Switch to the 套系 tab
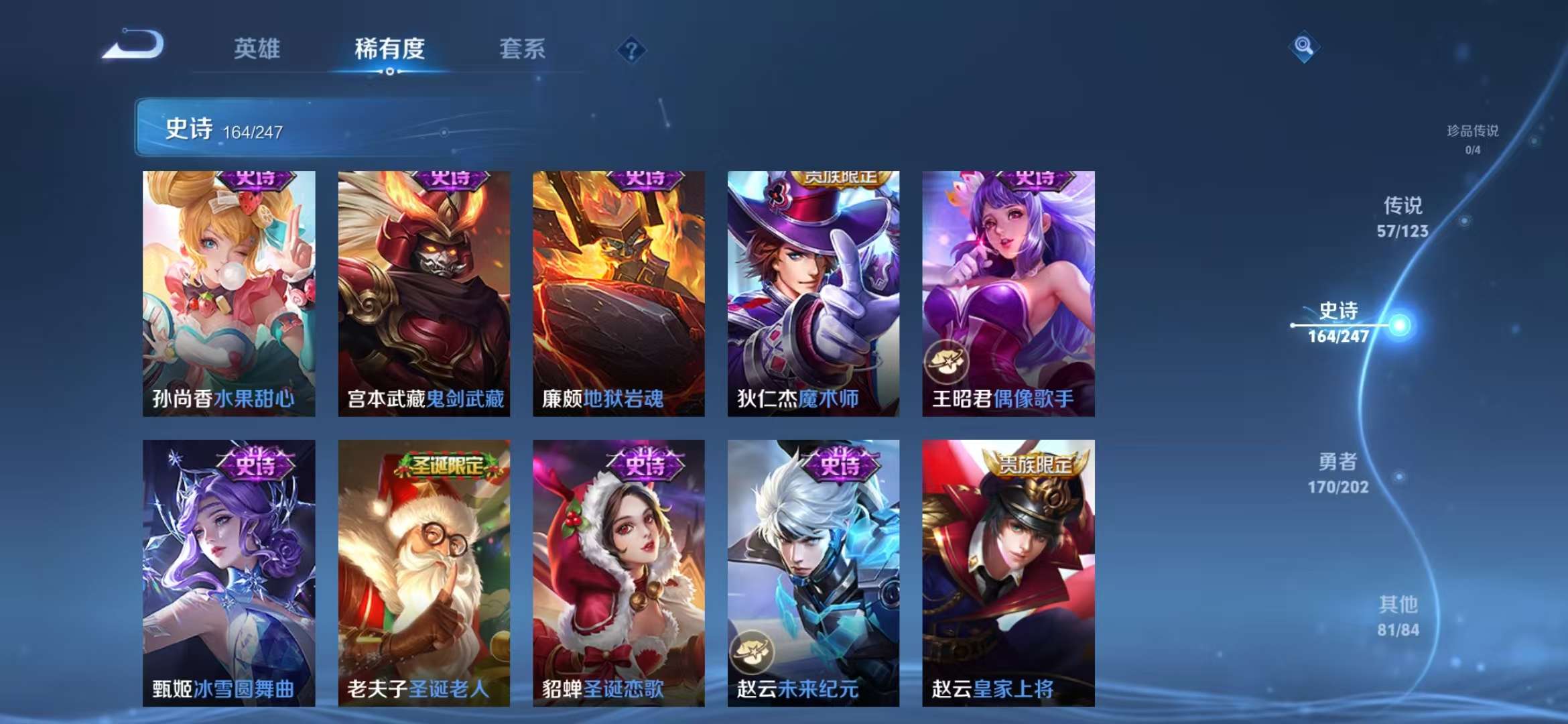 (522, 49)
